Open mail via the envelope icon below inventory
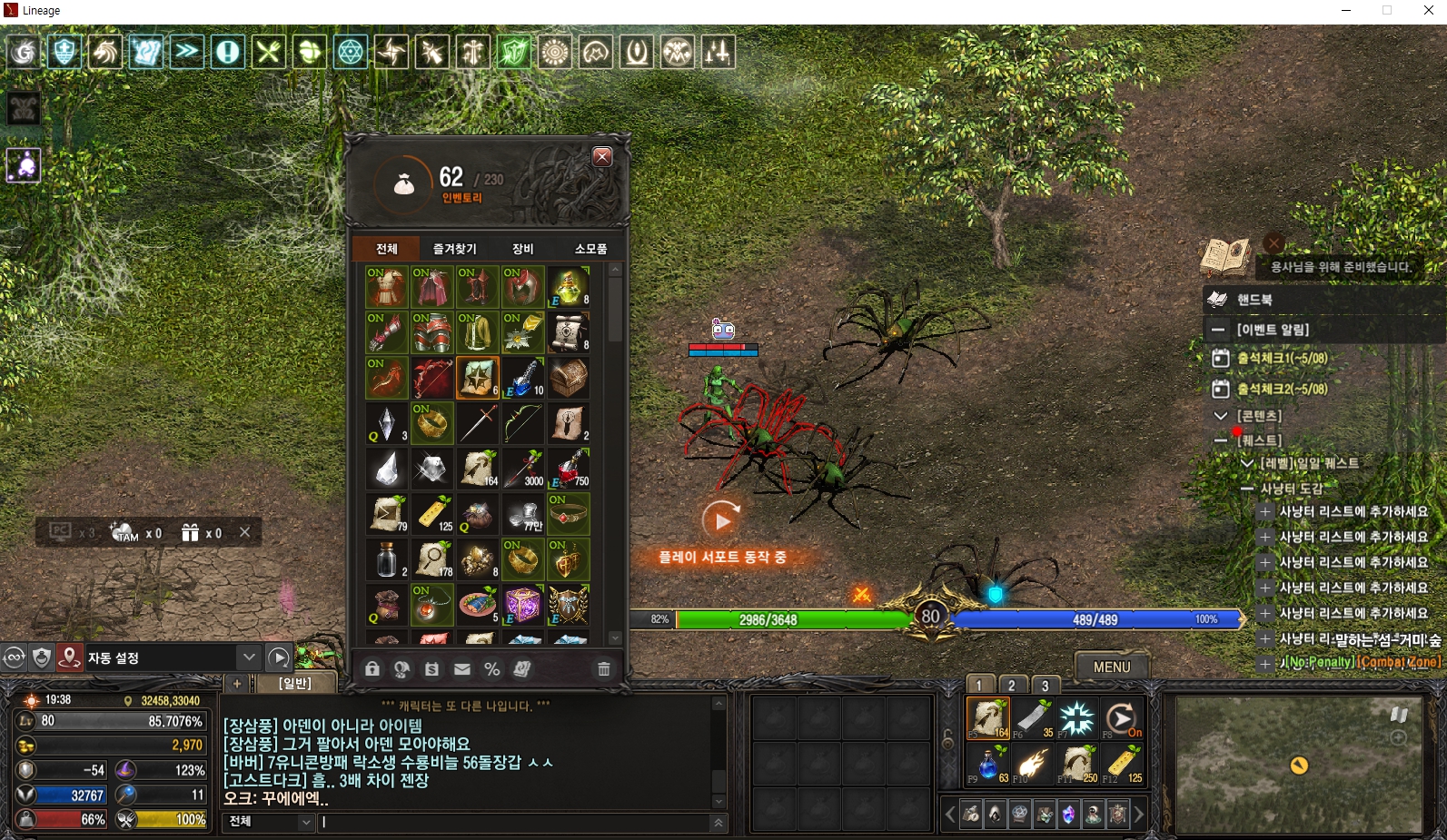1447x840 pixels. (x=462, y=669)
